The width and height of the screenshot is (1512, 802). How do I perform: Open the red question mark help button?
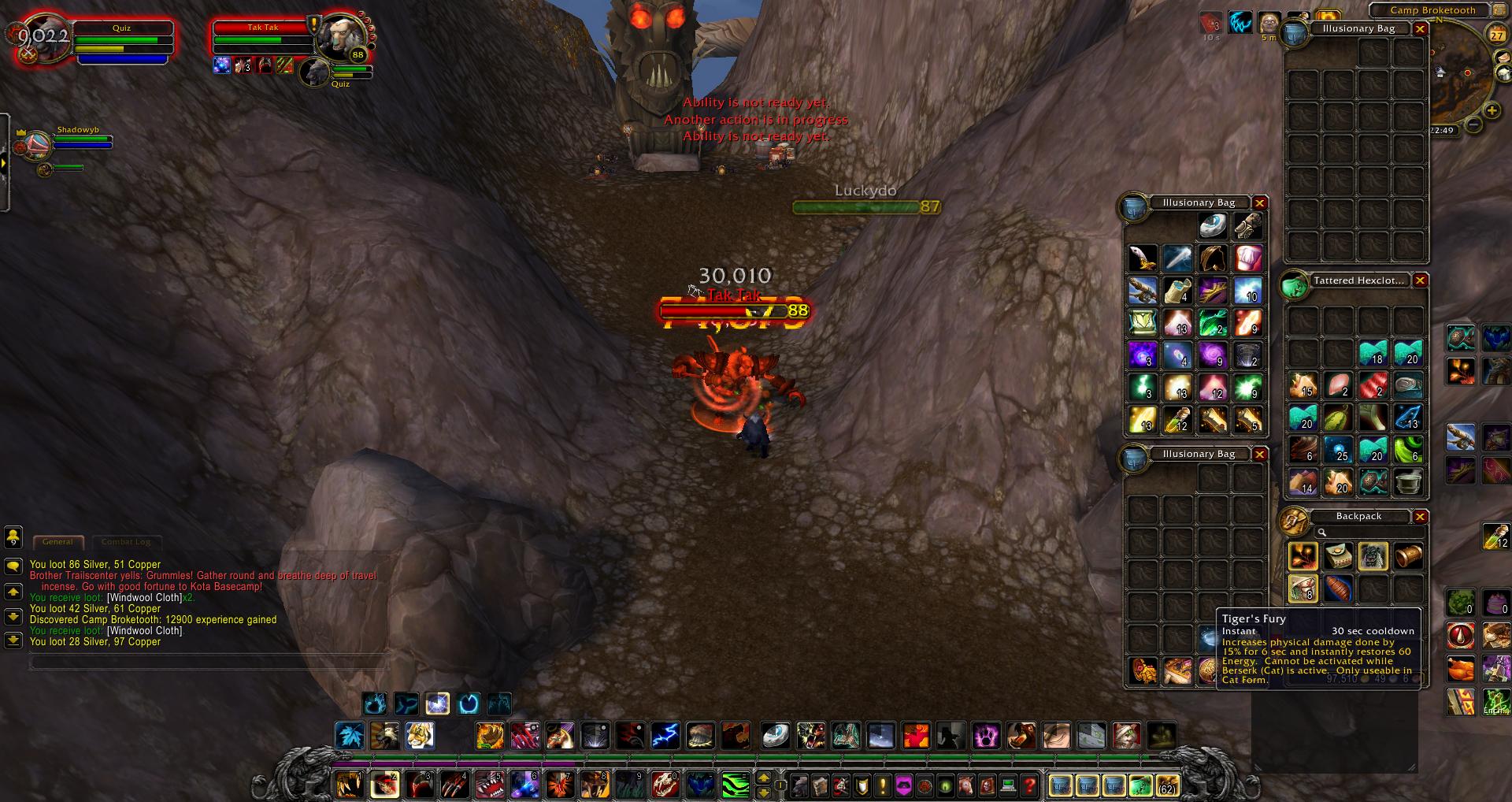point(1028,785)
